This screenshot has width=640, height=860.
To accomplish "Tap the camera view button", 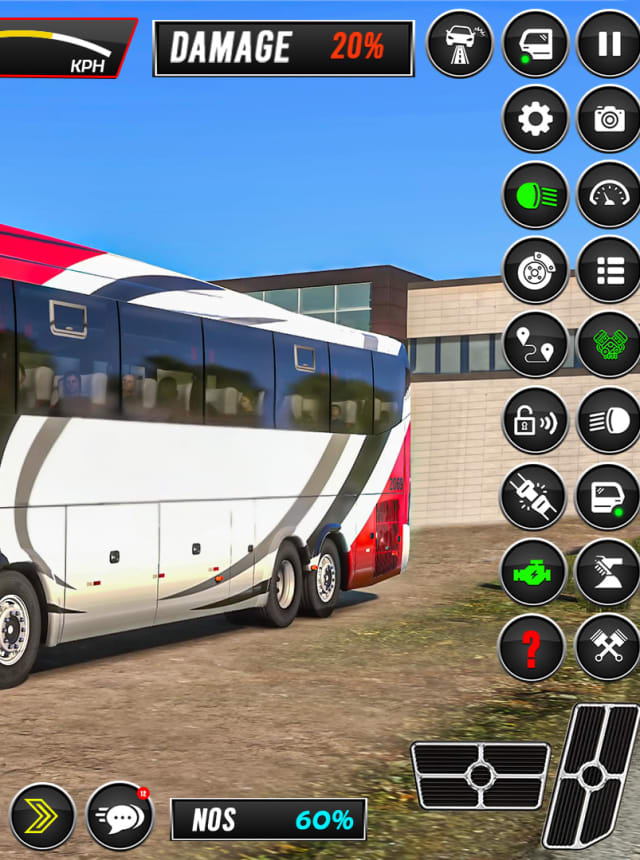I will [x=608, y=120].
